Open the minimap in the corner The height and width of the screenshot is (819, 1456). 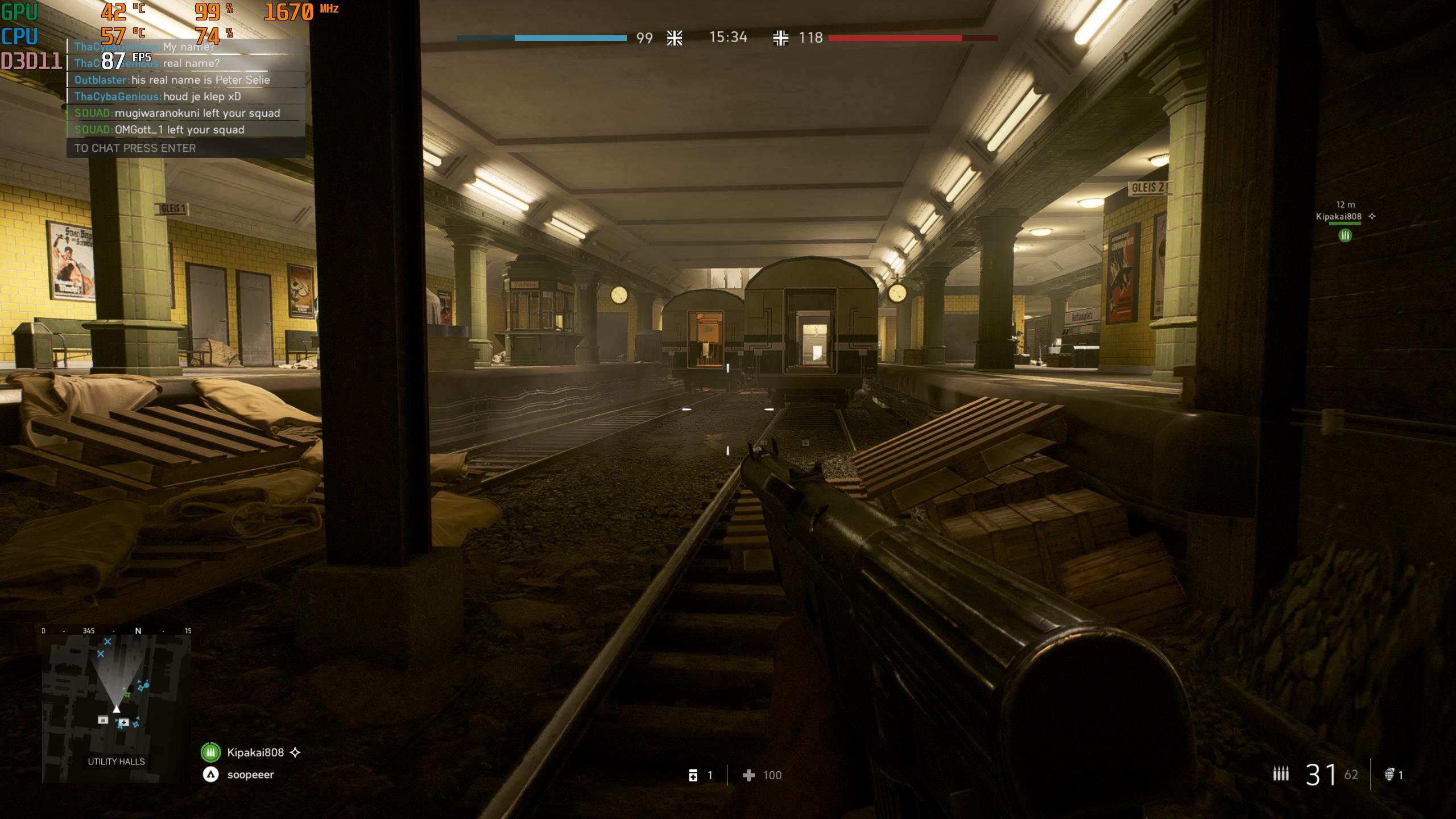(117, 704)
